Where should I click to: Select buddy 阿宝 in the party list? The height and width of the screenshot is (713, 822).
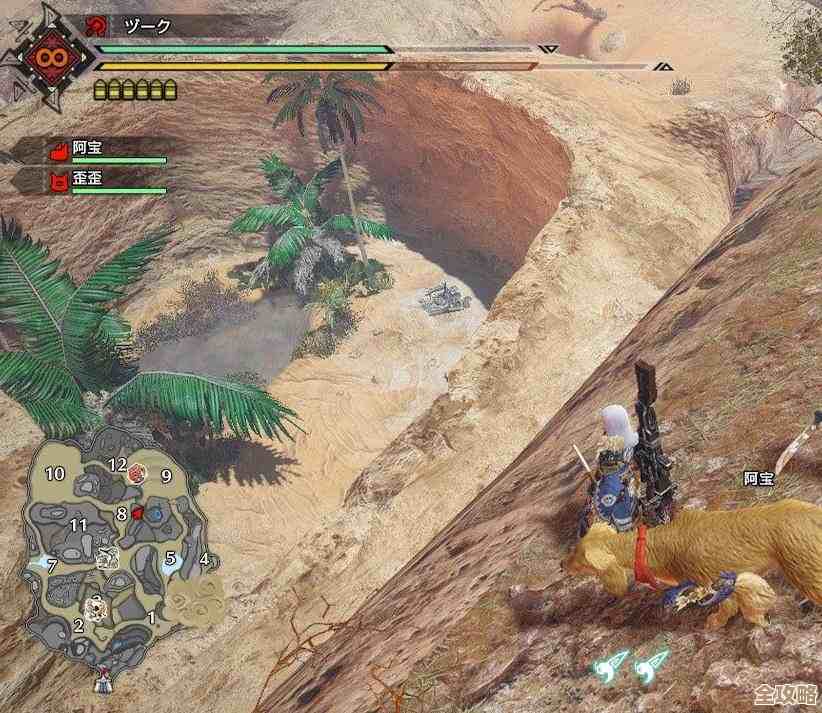point(88,148)
